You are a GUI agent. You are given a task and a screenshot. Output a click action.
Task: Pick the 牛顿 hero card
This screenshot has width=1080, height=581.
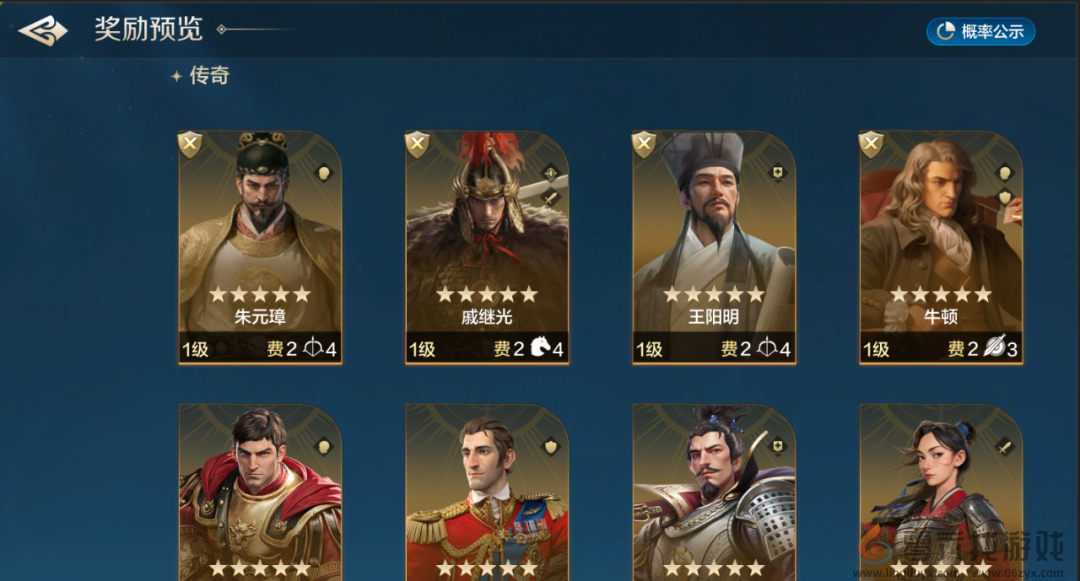click(x=941, y=247)
